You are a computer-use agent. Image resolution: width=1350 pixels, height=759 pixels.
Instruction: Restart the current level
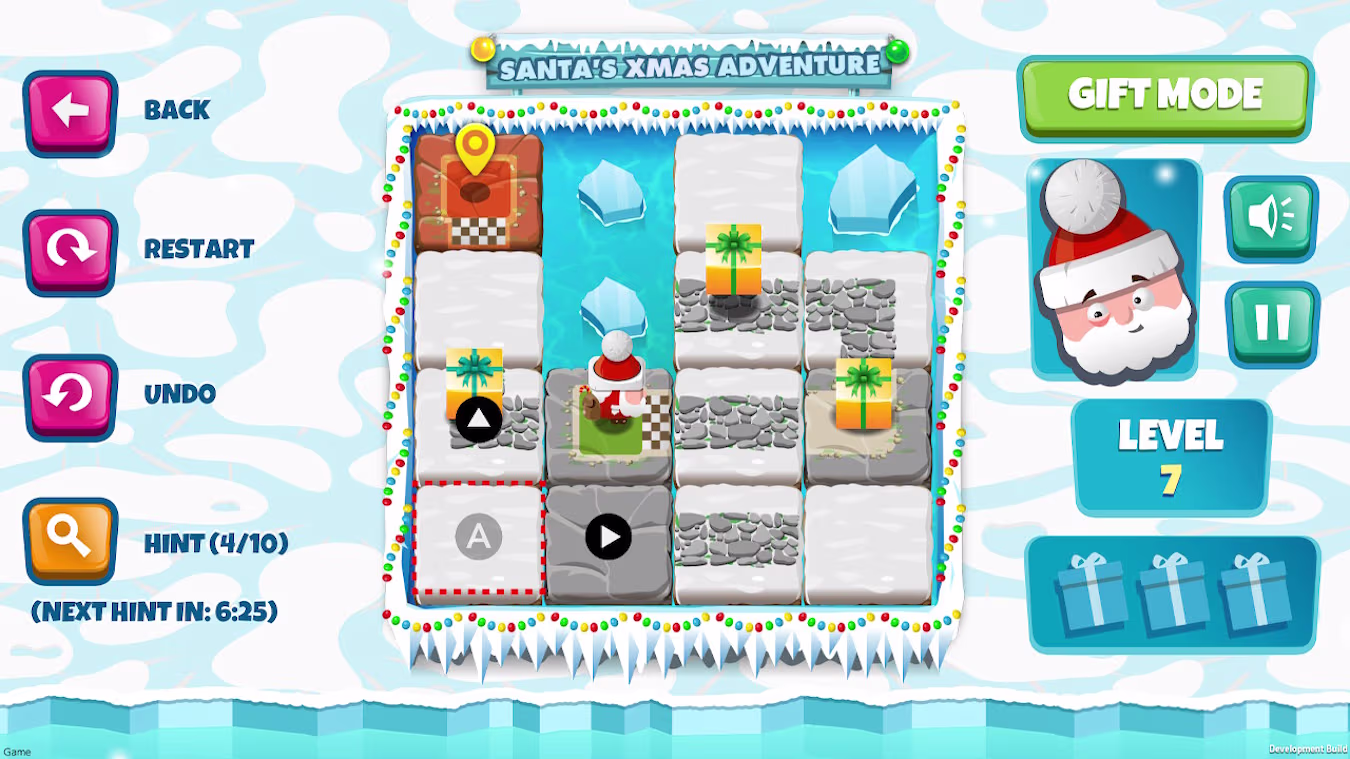point(70,251)
